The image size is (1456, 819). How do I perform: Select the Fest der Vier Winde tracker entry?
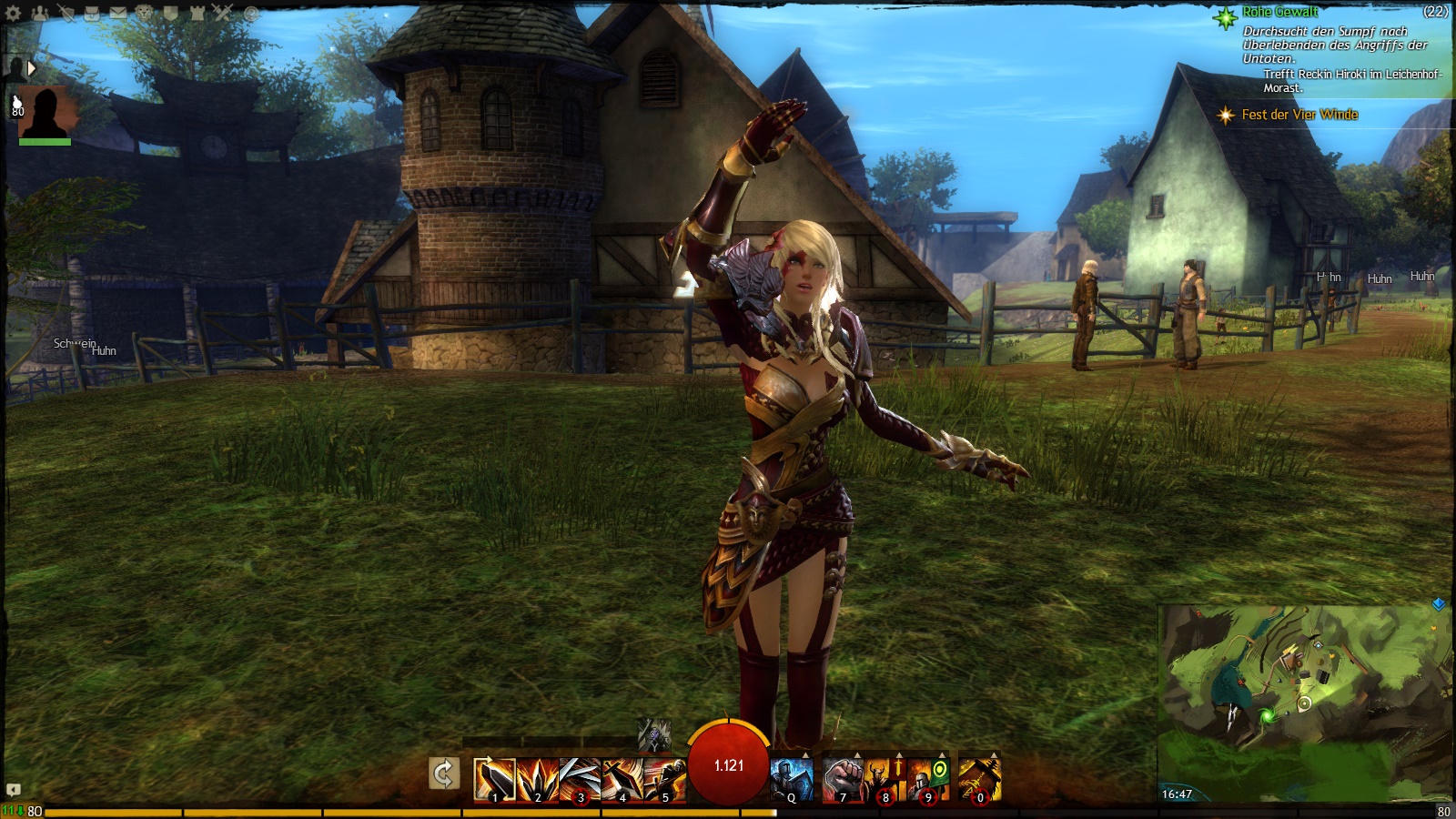pos(1299,115)
